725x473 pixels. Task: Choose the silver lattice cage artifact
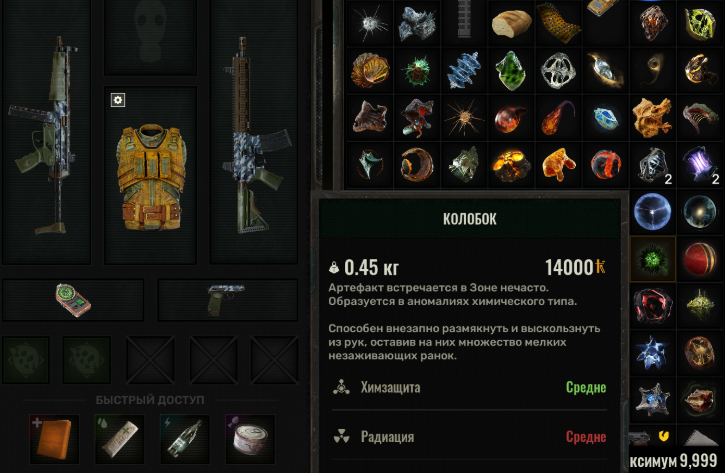555,69
